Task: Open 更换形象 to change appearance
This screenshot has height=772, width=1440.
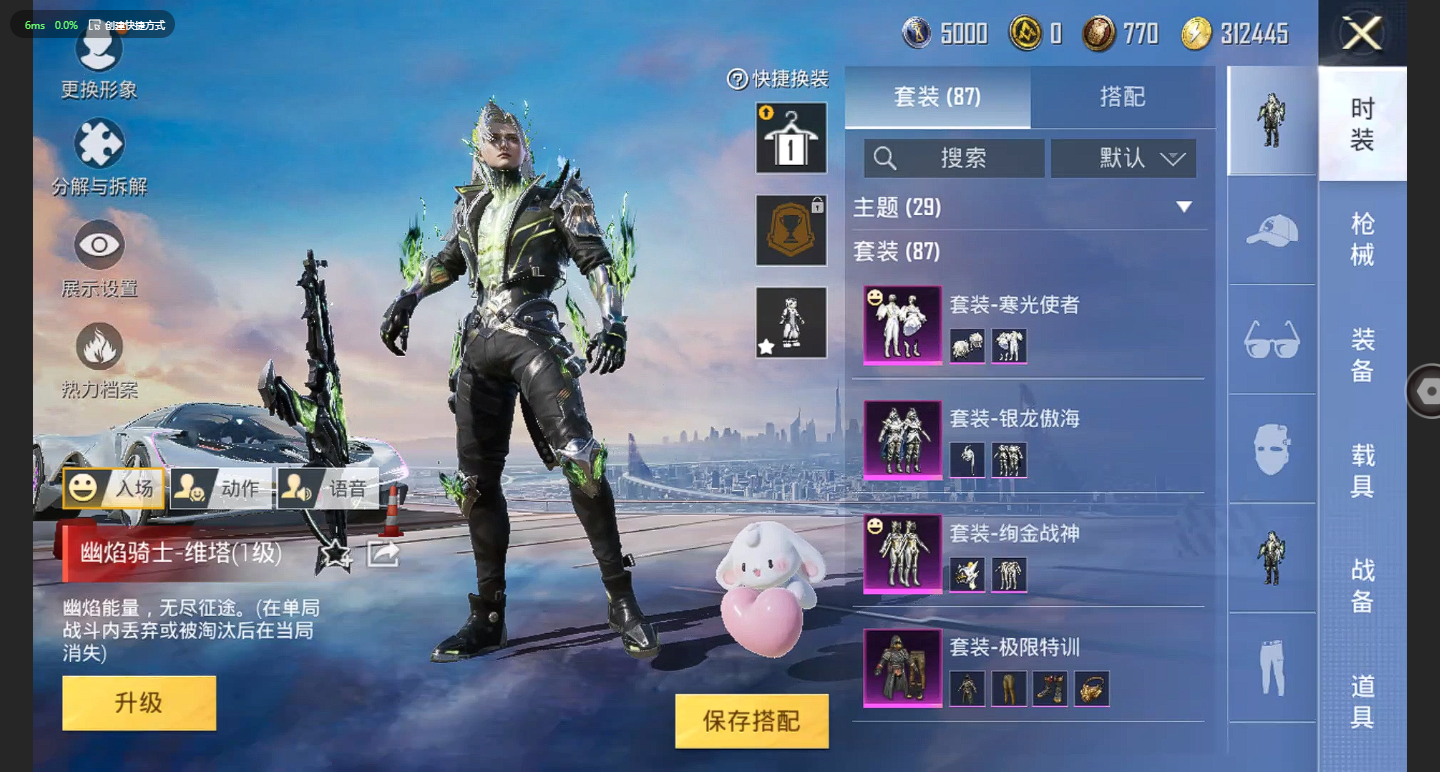Action: [x=99, y=60]
